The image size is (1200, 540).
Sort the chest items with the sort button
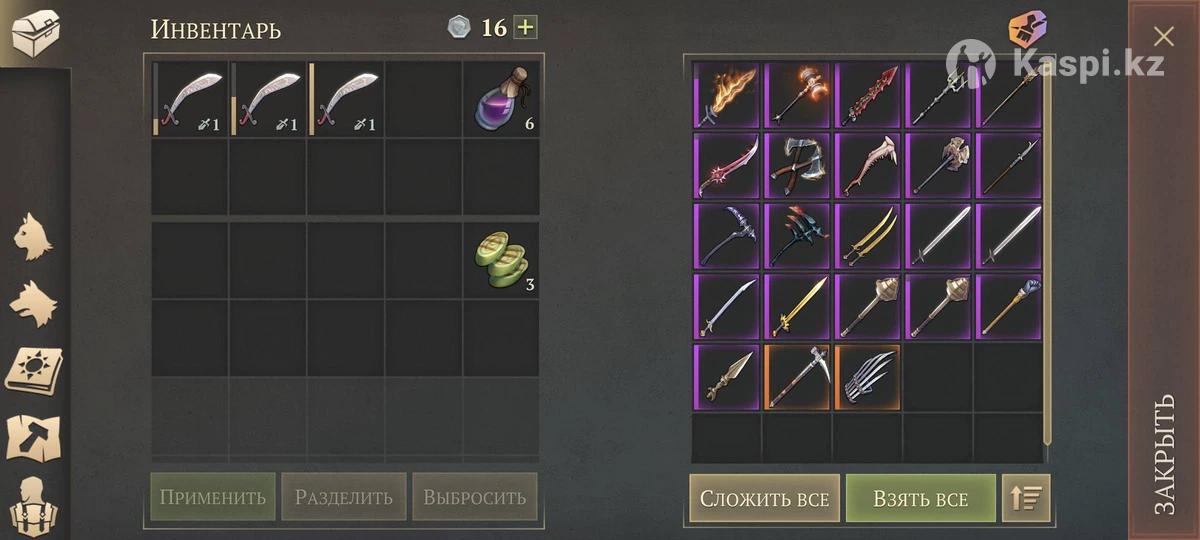click(1026, 498)
